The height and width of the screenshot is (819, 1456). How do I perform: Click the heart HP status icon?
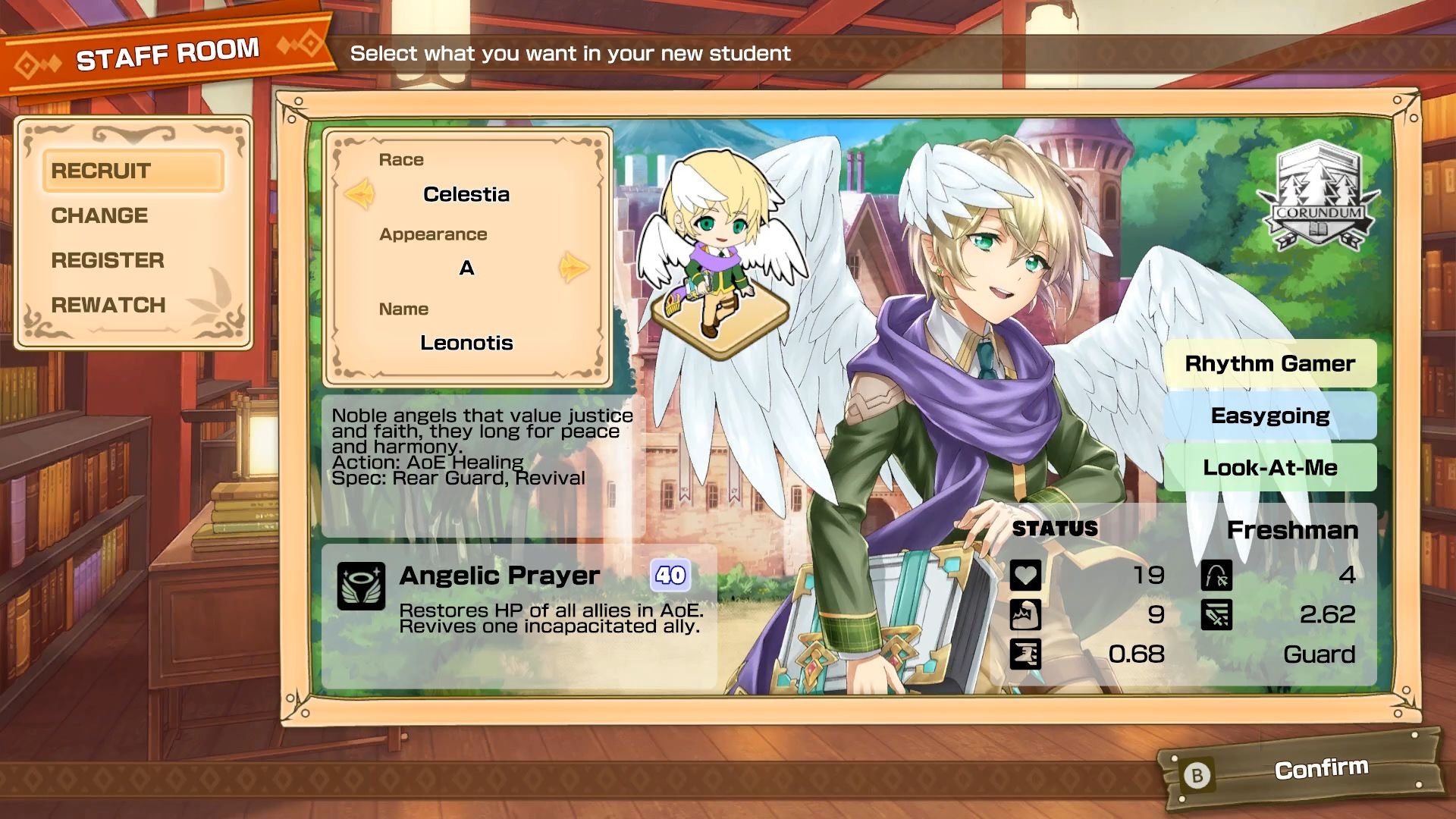(x=1026, y=576)
